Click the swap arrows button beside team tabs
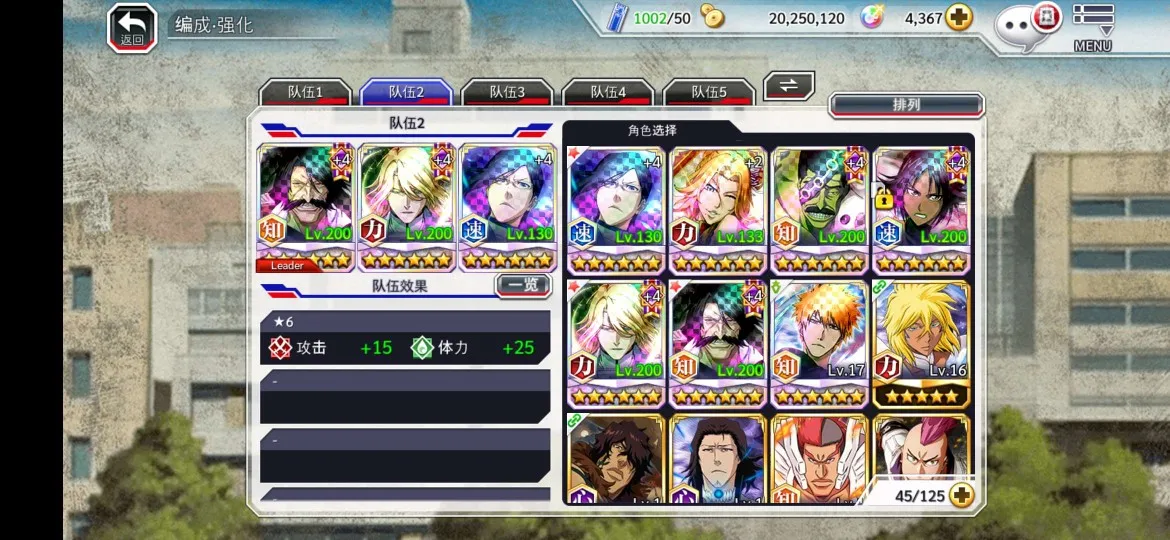1170x540 pixels. [x=789, y=86]
